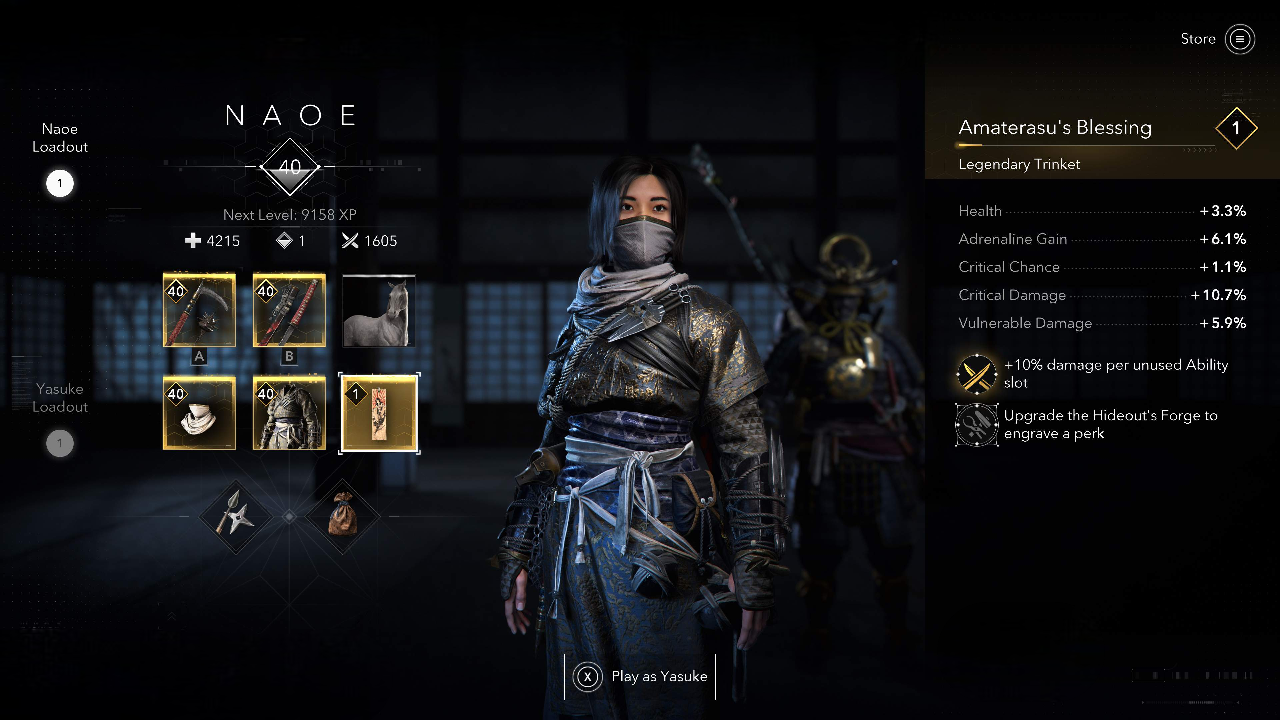1280x720 pixels.
Task: Open the pouch tool slot
Action: pos(344,516)
